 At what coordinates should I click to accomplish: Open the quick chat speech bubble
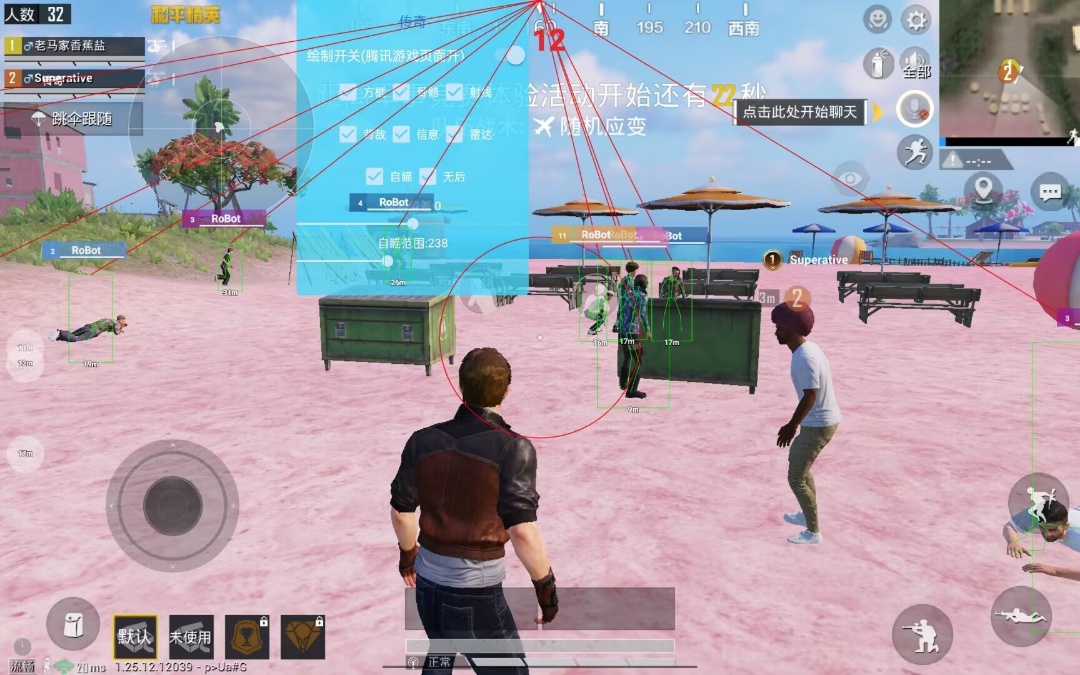tap(1050, 189)
